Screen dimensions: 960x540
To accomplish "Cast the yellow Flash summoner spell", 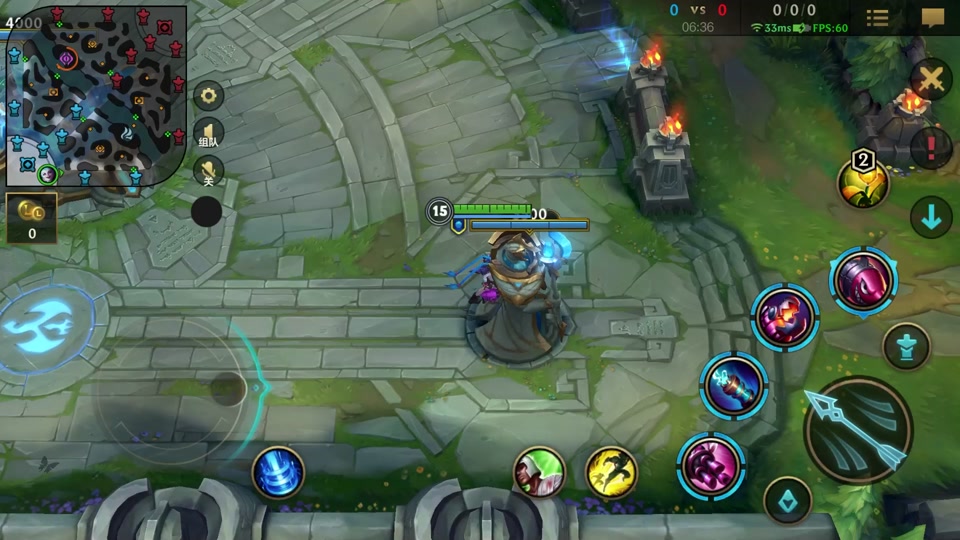I will [x=611, y=472].
